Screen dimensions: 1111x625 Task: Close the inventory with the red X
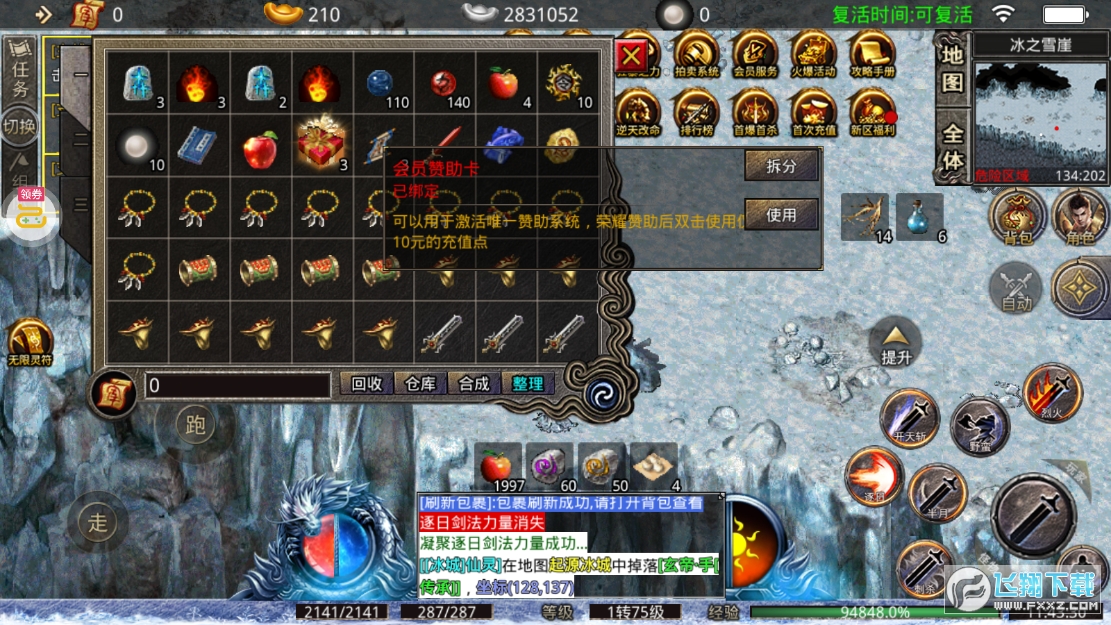pyautogui.click(x=631, y=59)
